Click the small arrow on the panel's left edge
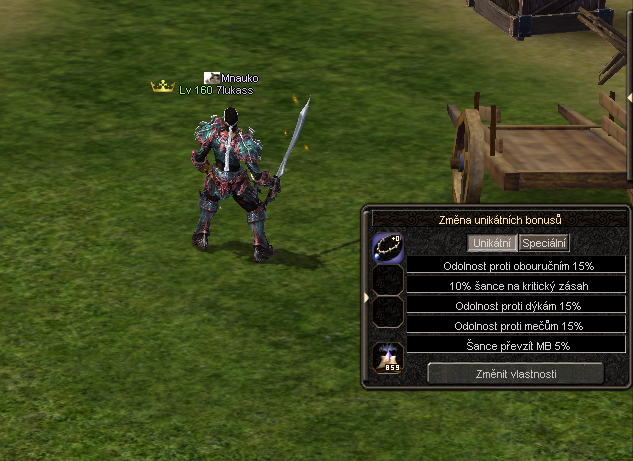This screenshot has height=461, width=633. click(x=367, y=298)
